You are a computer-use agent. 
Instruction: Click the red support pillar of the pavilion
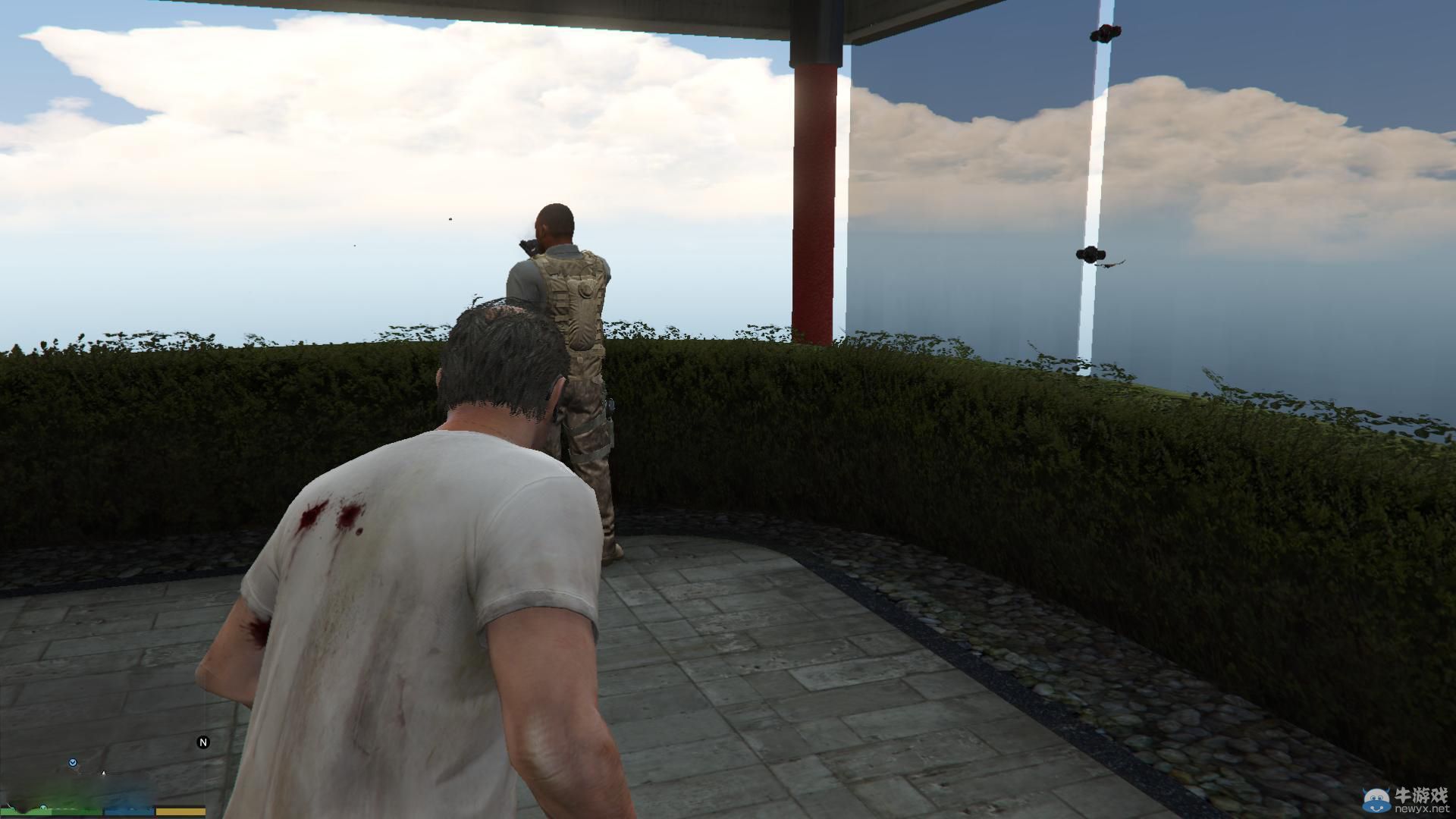[815, 190]
